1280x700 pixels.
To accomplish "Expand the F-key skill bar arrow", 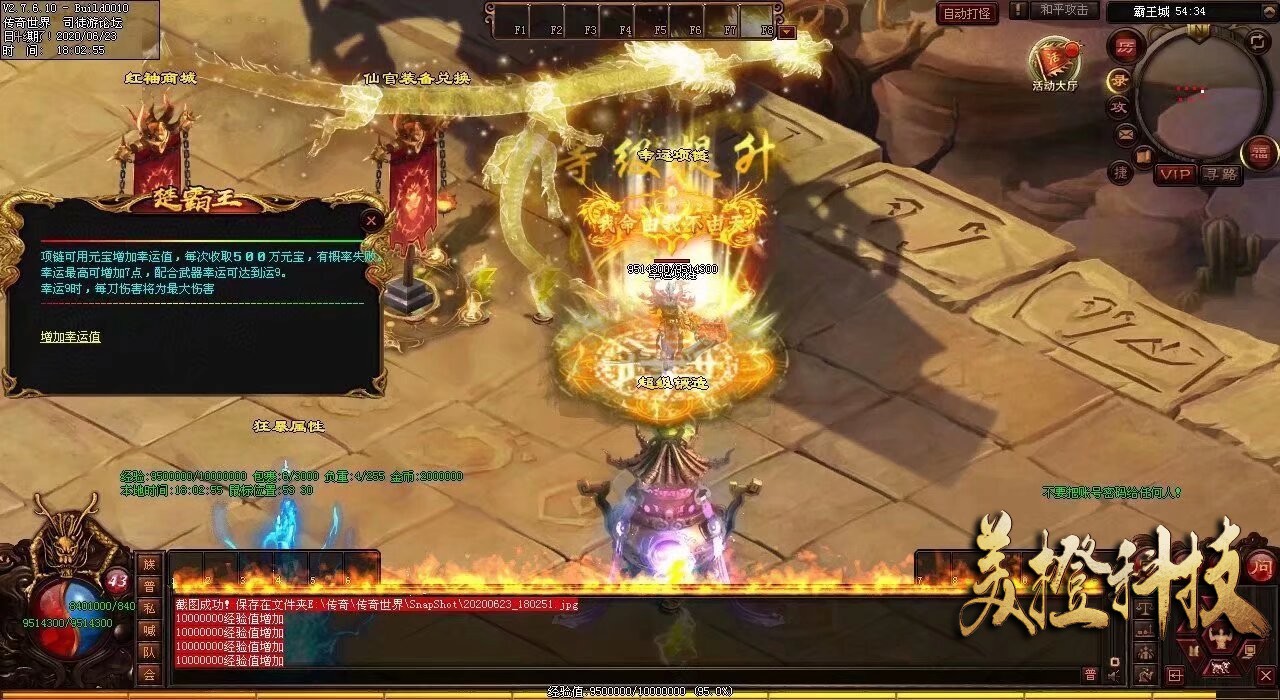I will tap(787, 32).
